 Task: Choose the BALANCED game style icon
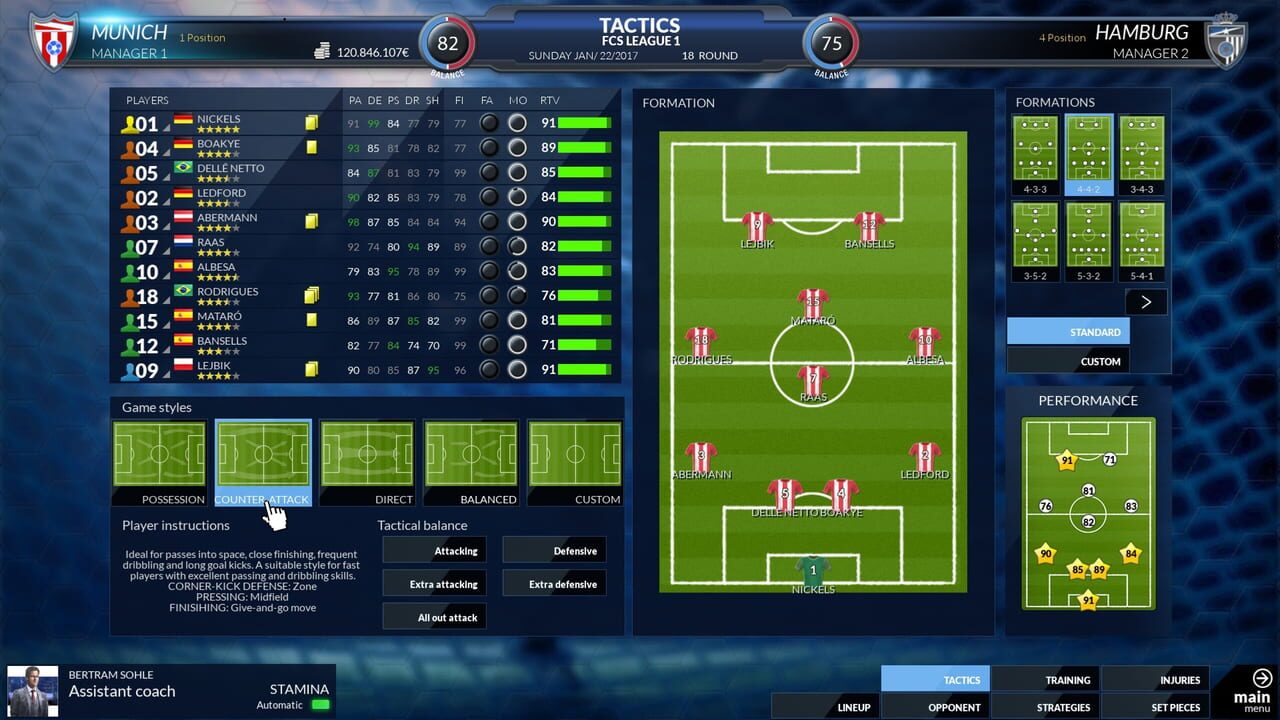(x=471, y=455)
